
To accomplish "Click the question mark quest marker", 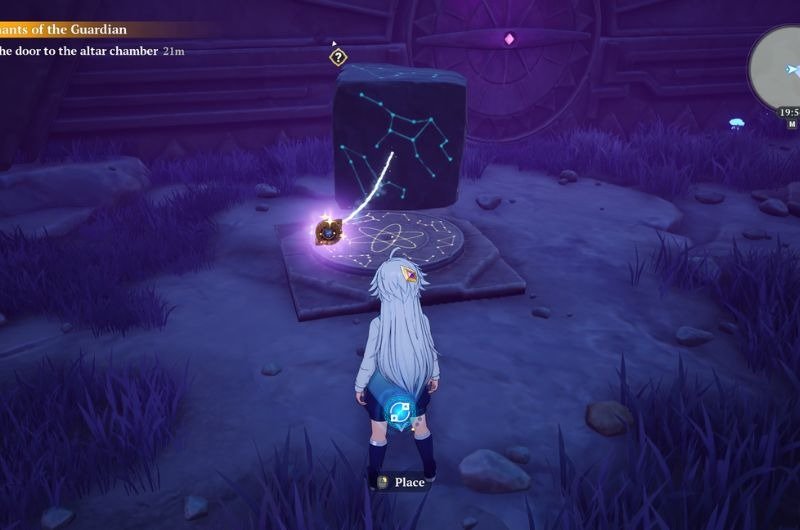I will (x=339, y=57).
